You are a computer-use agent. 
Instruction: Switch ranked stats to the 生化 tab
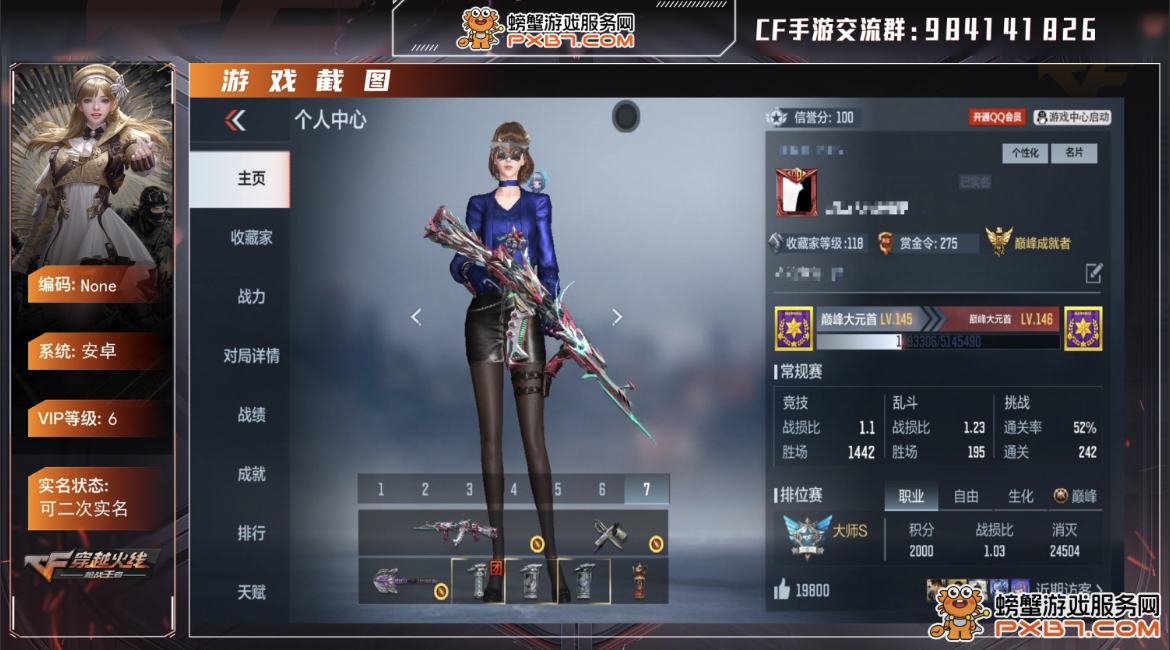pos(1021,496)
